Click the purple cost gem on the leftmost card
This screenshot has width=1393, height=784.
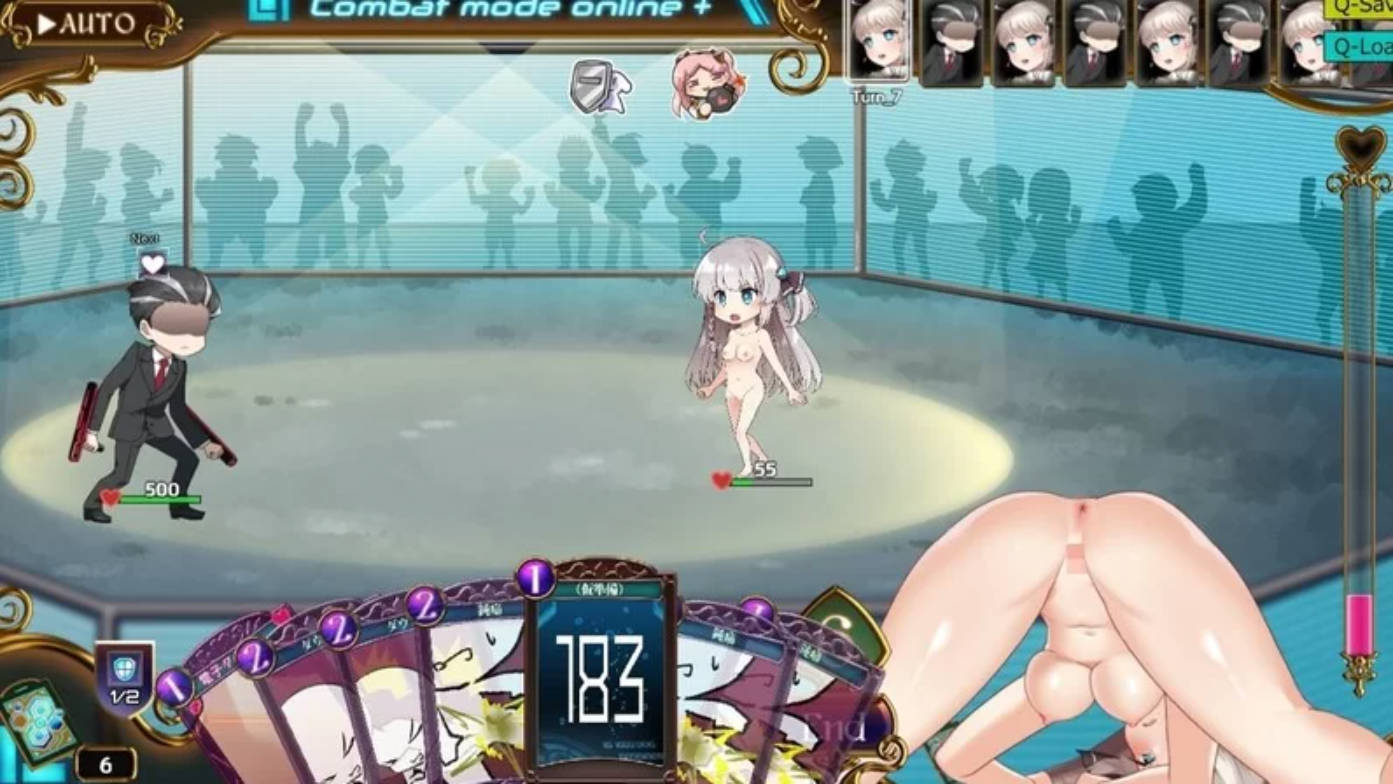coord(175,687)
